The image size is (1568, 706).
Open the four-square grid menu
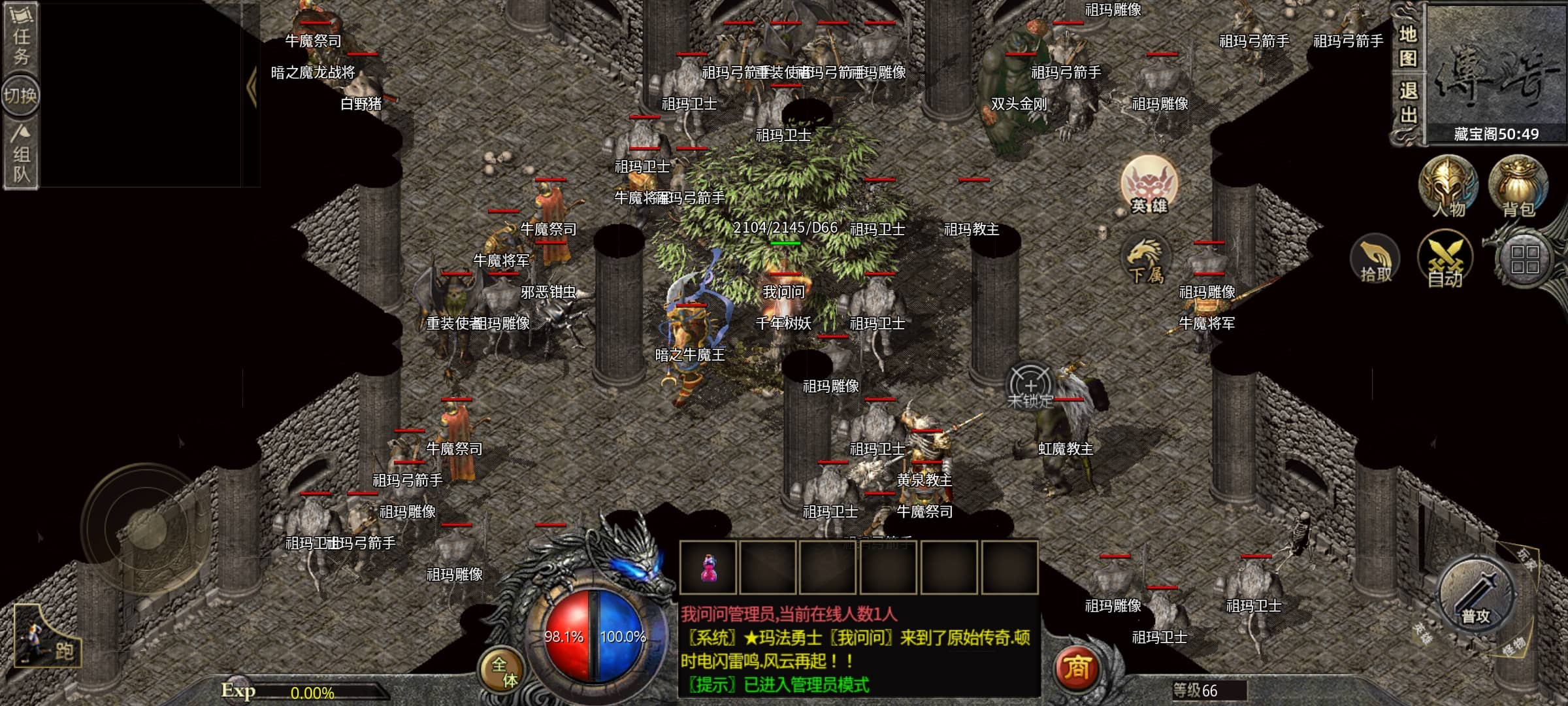pos(1524,260)
